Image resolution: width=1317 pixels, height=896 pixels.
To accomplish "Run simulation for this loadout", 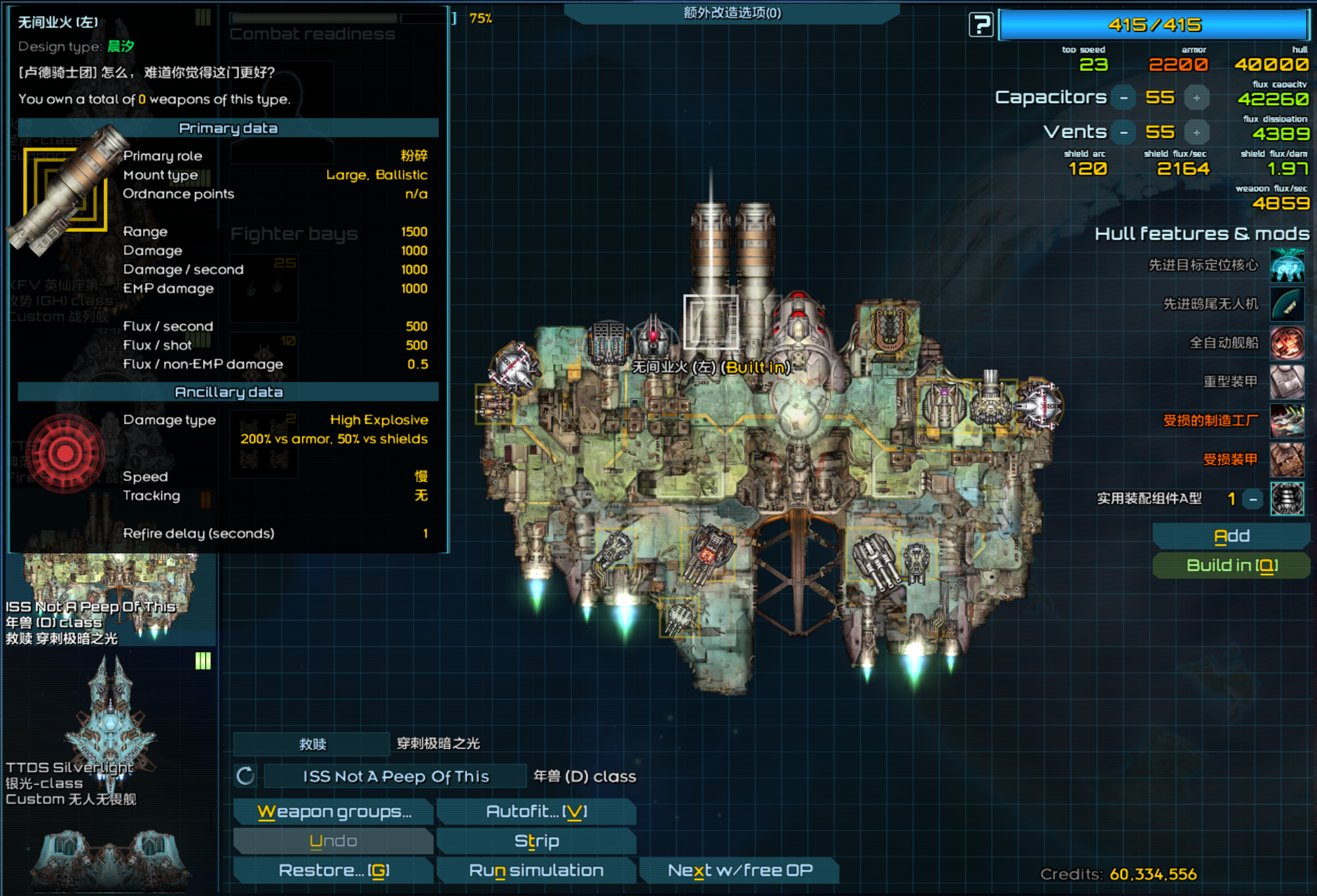I will click(x=536, y=871).
